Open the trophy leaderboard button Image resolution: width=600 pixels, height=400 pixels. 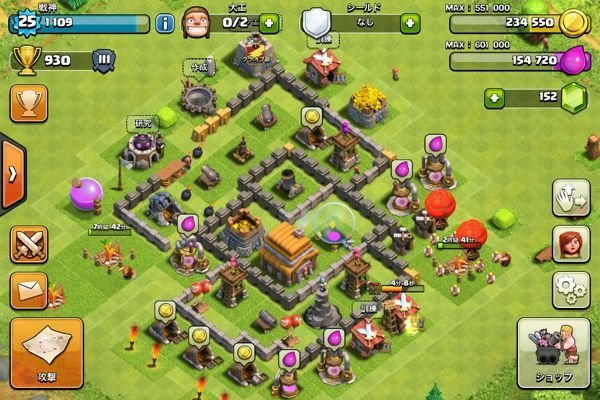click(x=27, y=103)
